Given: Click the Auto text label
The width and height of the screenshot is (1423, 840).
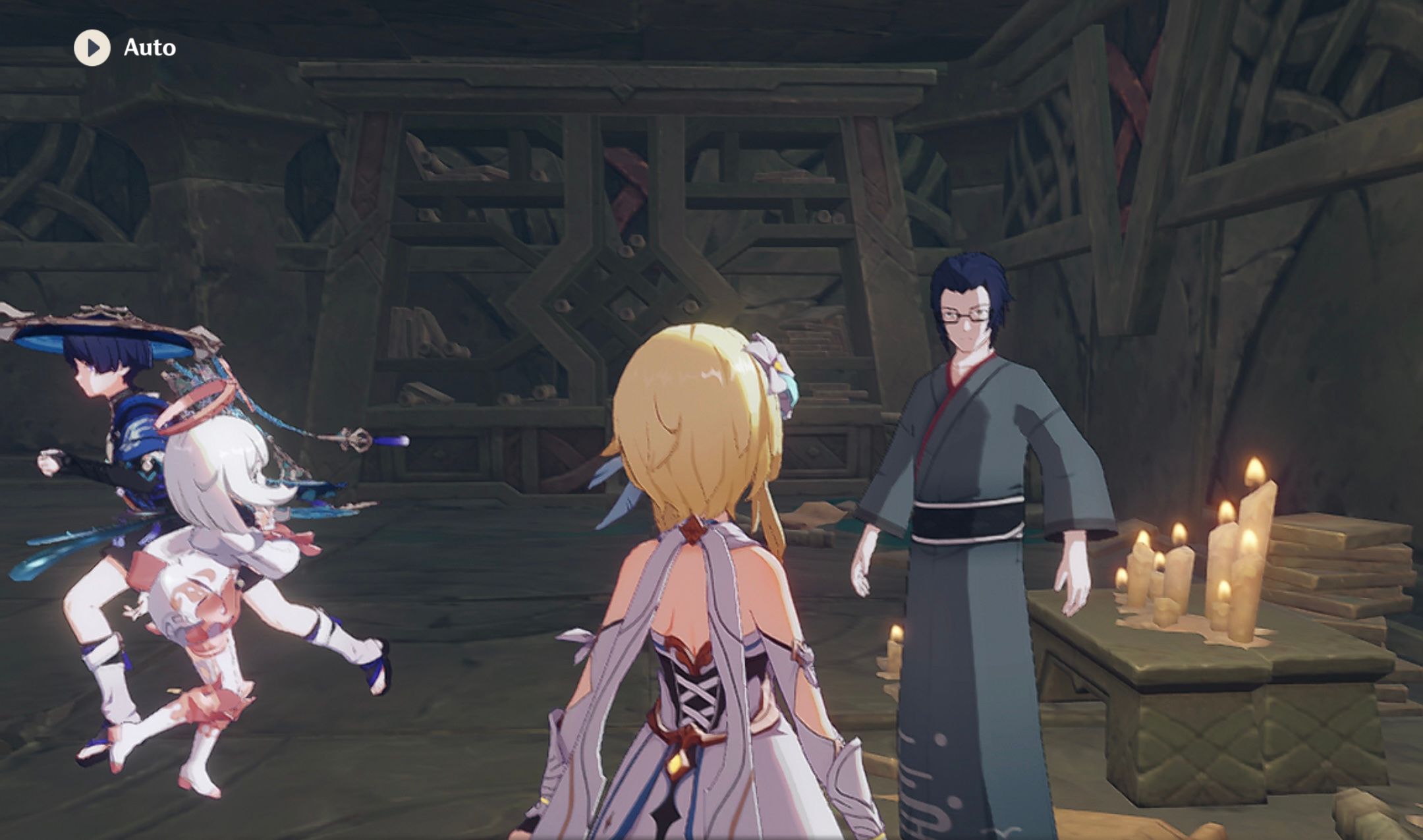Looking at the screenshot, I should click(x=149, y=47).
